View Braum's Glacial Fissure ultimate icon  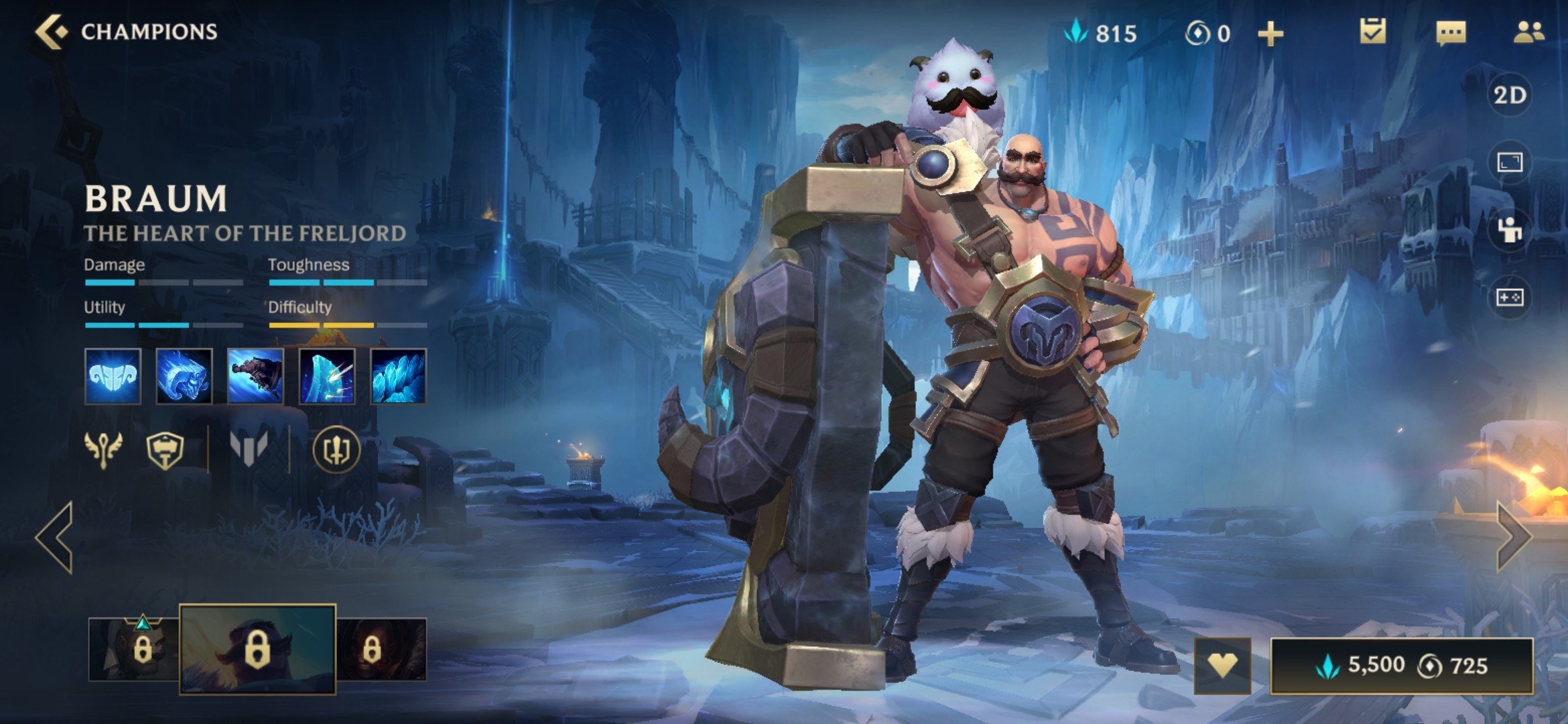[398, 376]
